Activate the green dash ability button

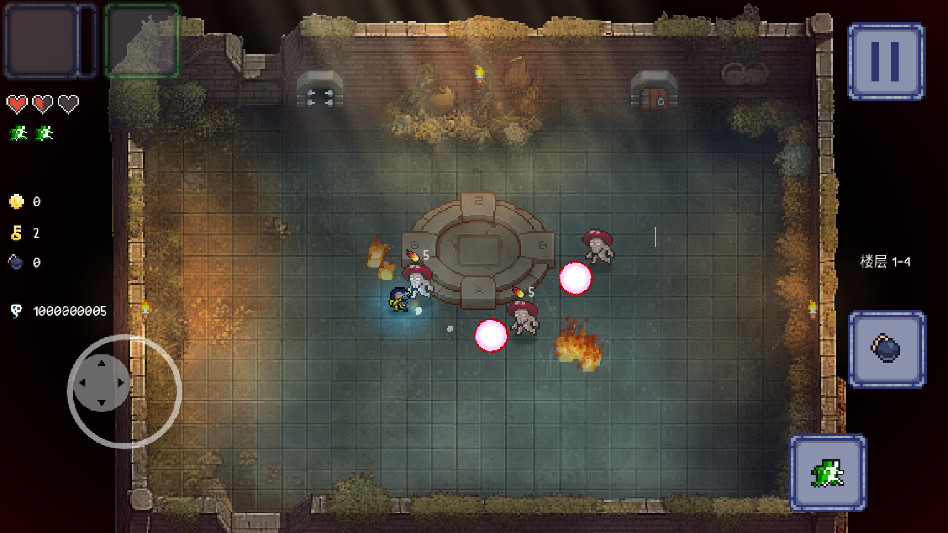[x=827, y=471]
